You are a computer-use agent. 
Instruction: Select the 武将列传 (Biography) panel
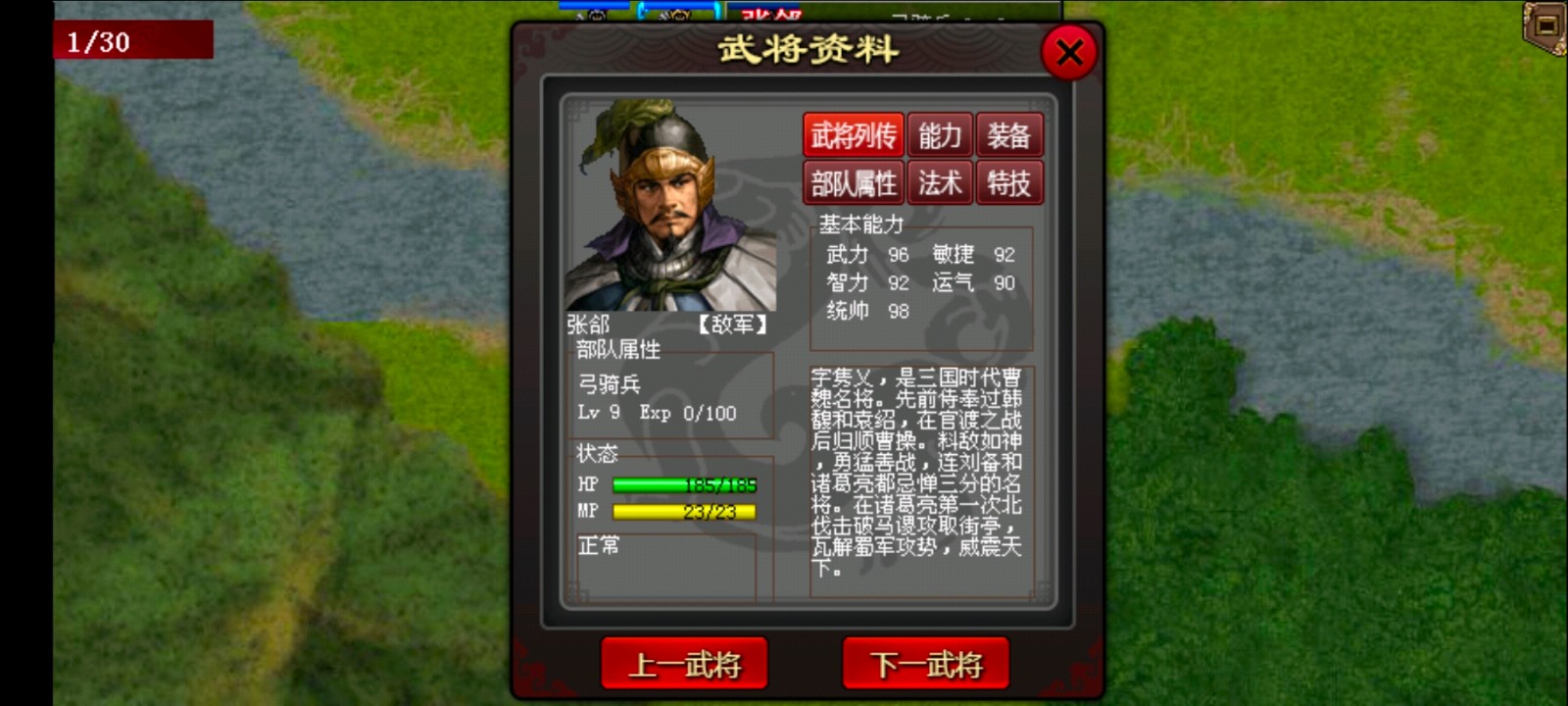click(854, 135)
